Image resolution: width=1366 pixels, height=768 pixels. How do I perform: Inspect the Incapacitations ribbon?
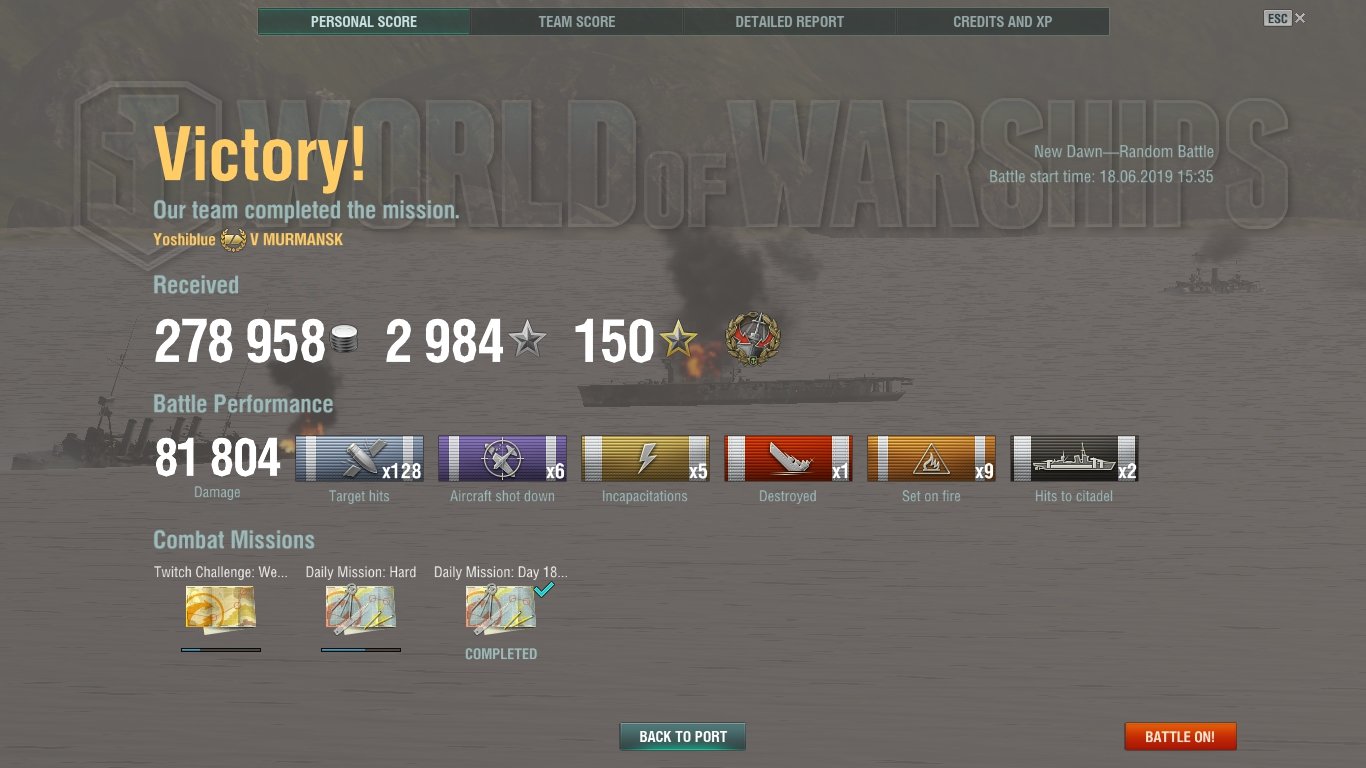645,459
